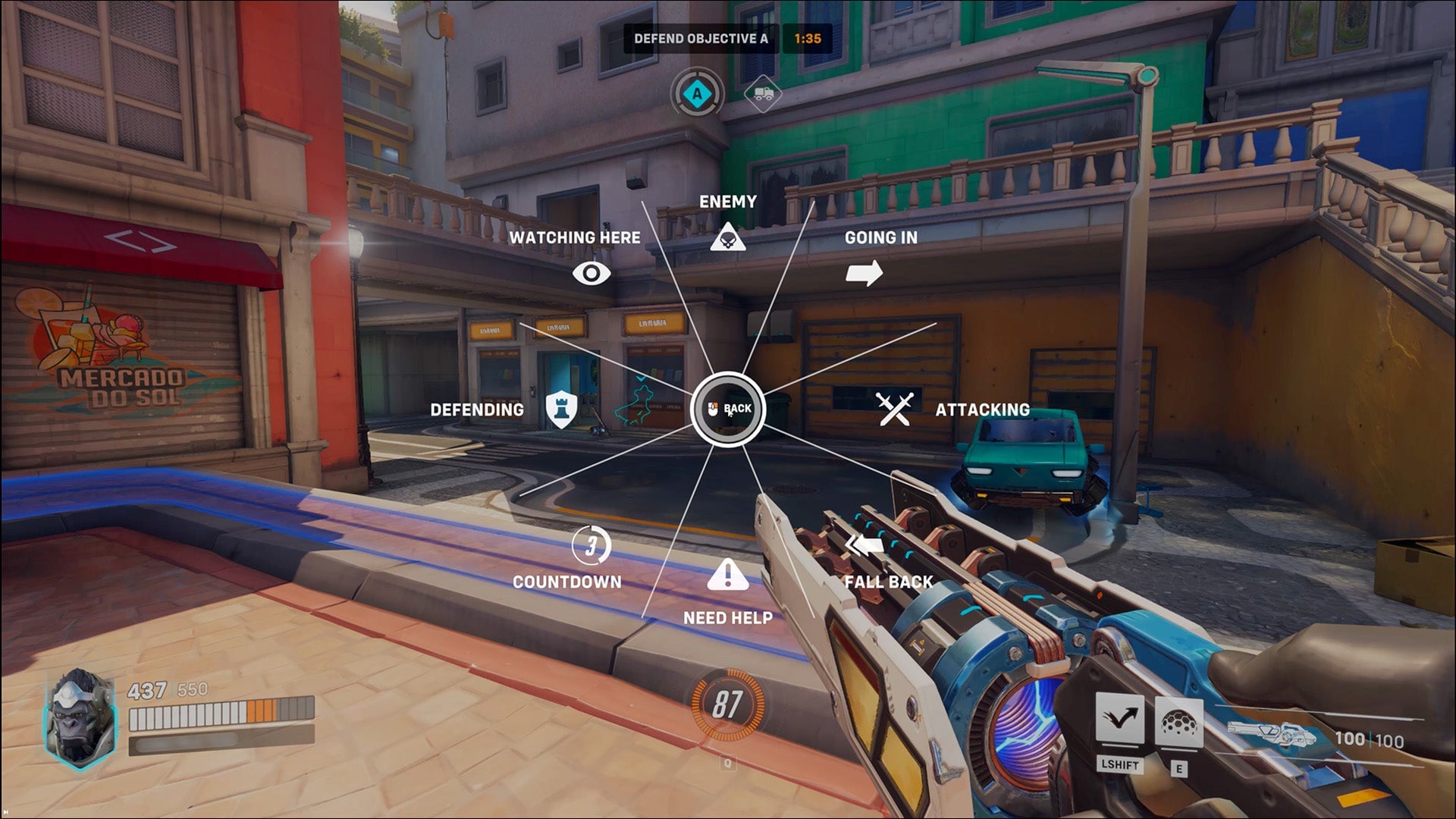Image resolution: width=1456 pixels, height=819 pixels.
Task: Select the Enemy skull ping icon
Action: click(728, 236)
